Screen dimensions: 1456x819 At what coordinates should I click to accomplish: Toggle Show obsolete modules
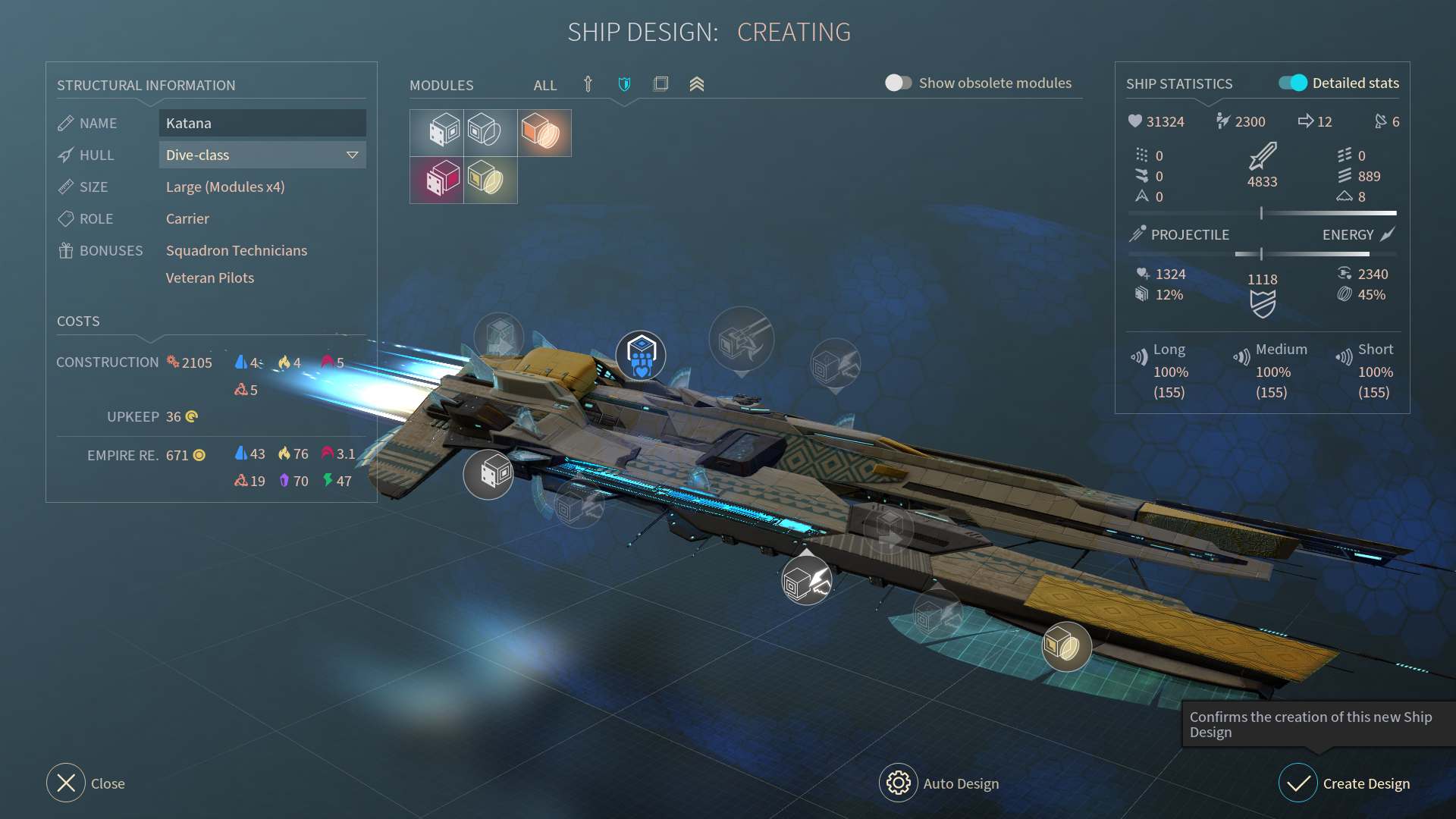[899, 83]
